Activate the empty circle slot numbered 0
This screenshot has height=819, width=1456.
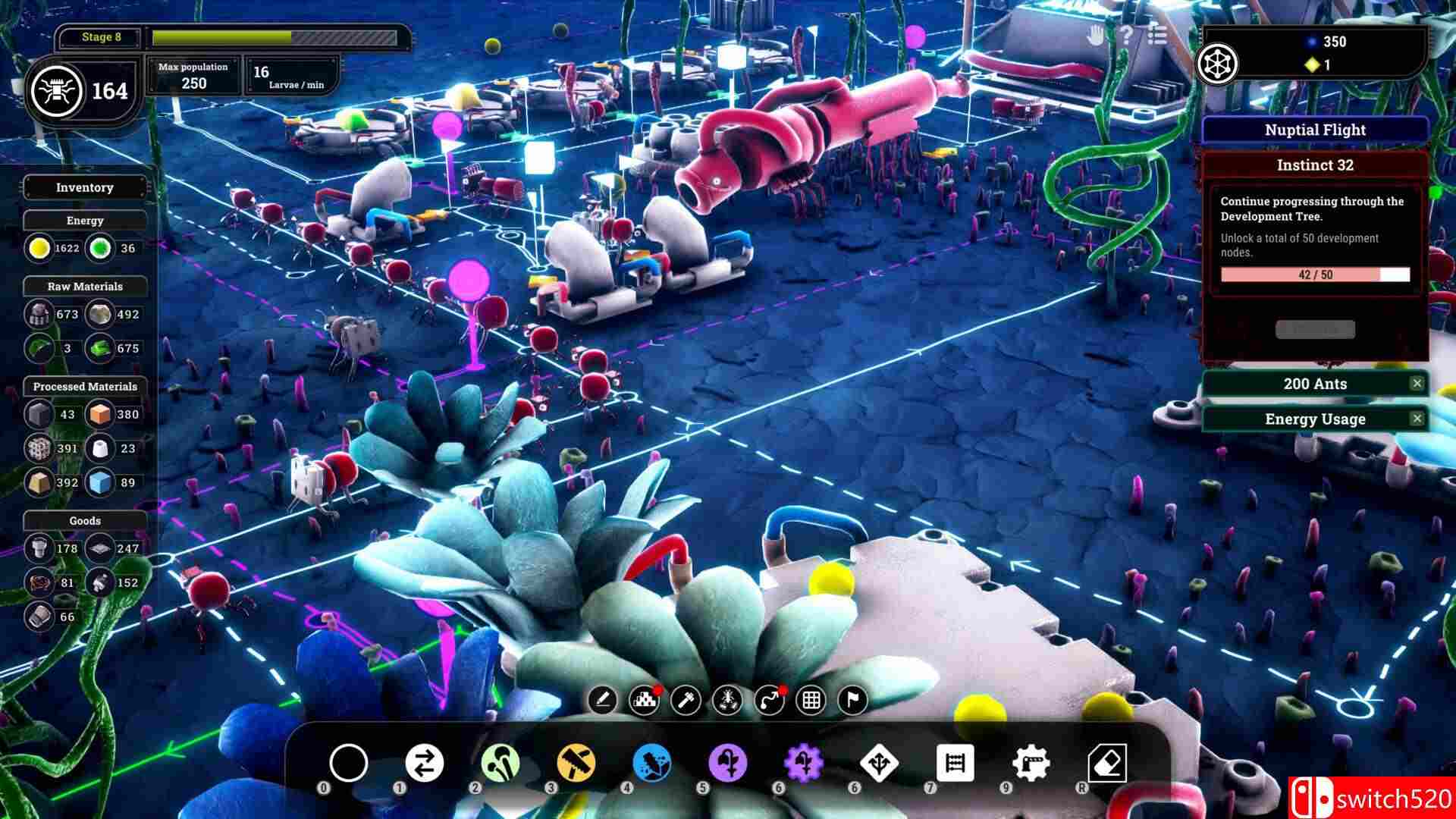click(349, 764)
